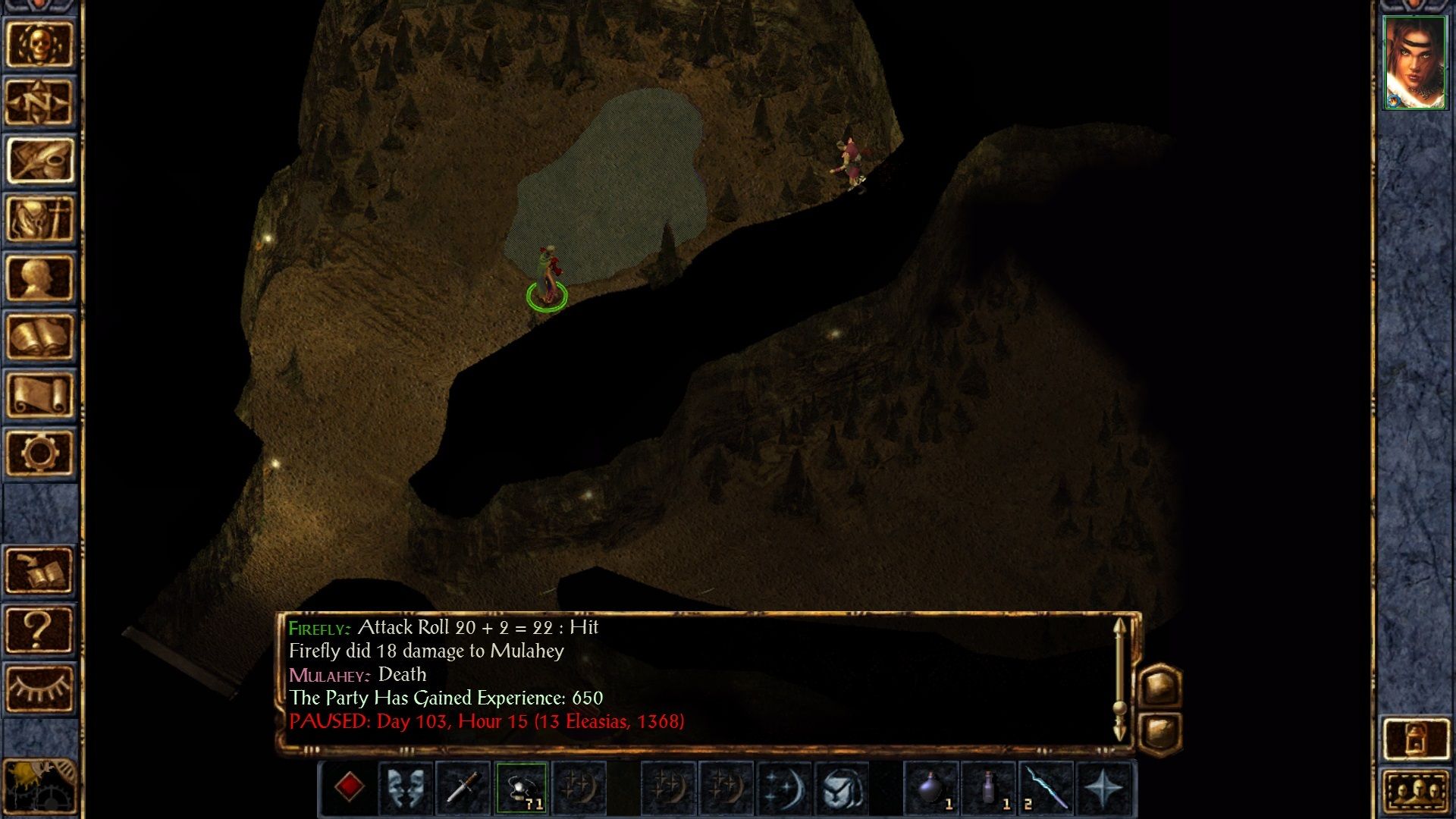1456x819 pixels.
Task: Click the red diamond button on the action bar
Action: click(349, 788)
